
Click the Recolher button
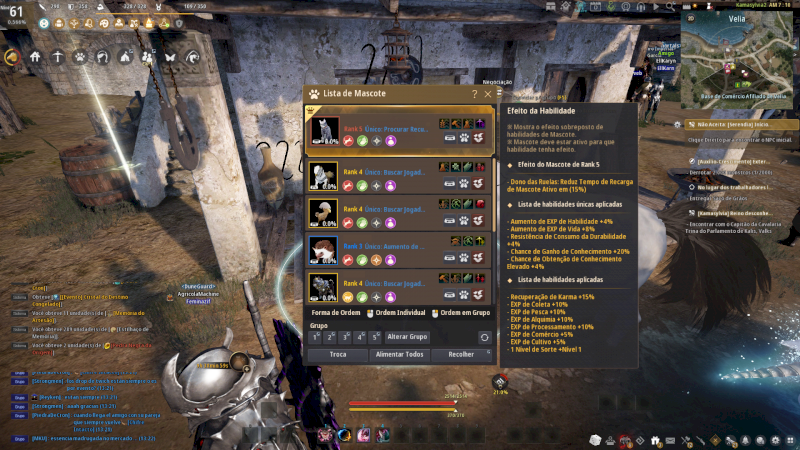(462, 354)
